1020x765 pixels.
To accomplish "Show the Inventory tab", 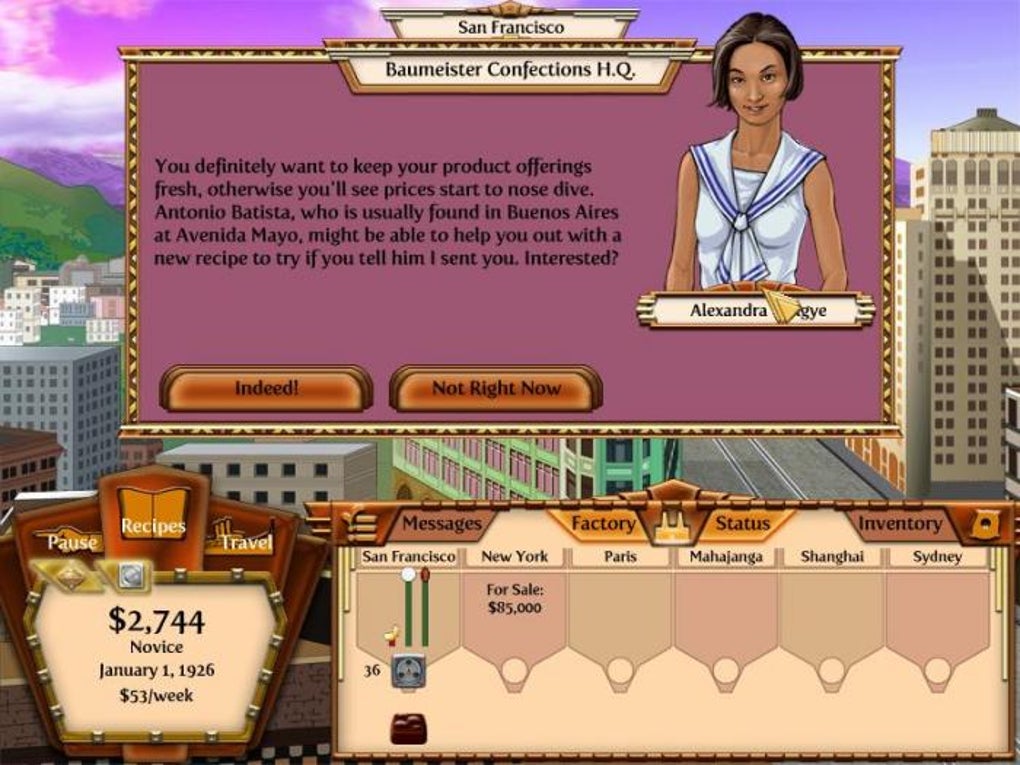I will 900,523.
